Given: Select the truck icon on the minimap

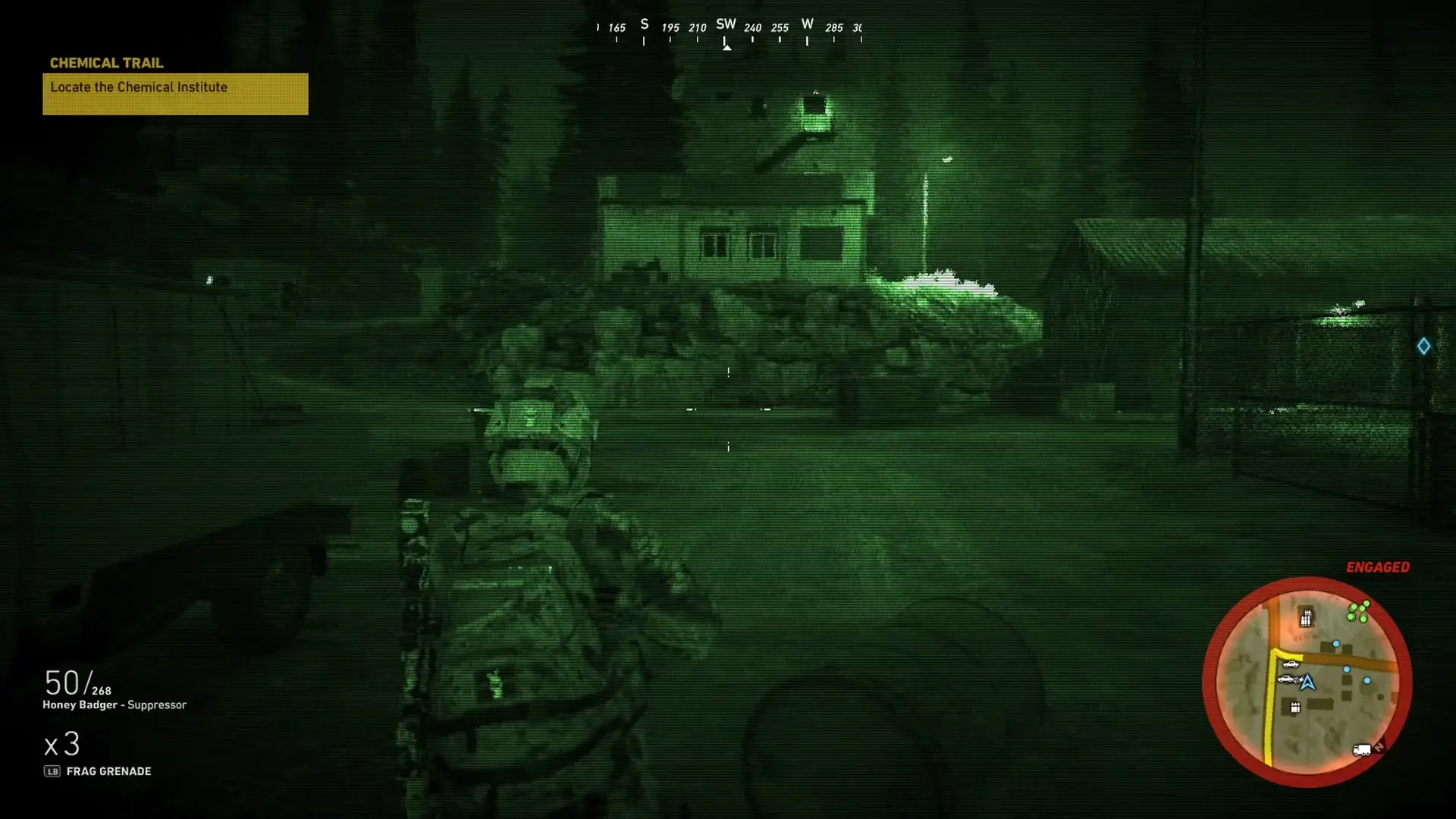Looking at the screenshot, I should click(1363, 749).
